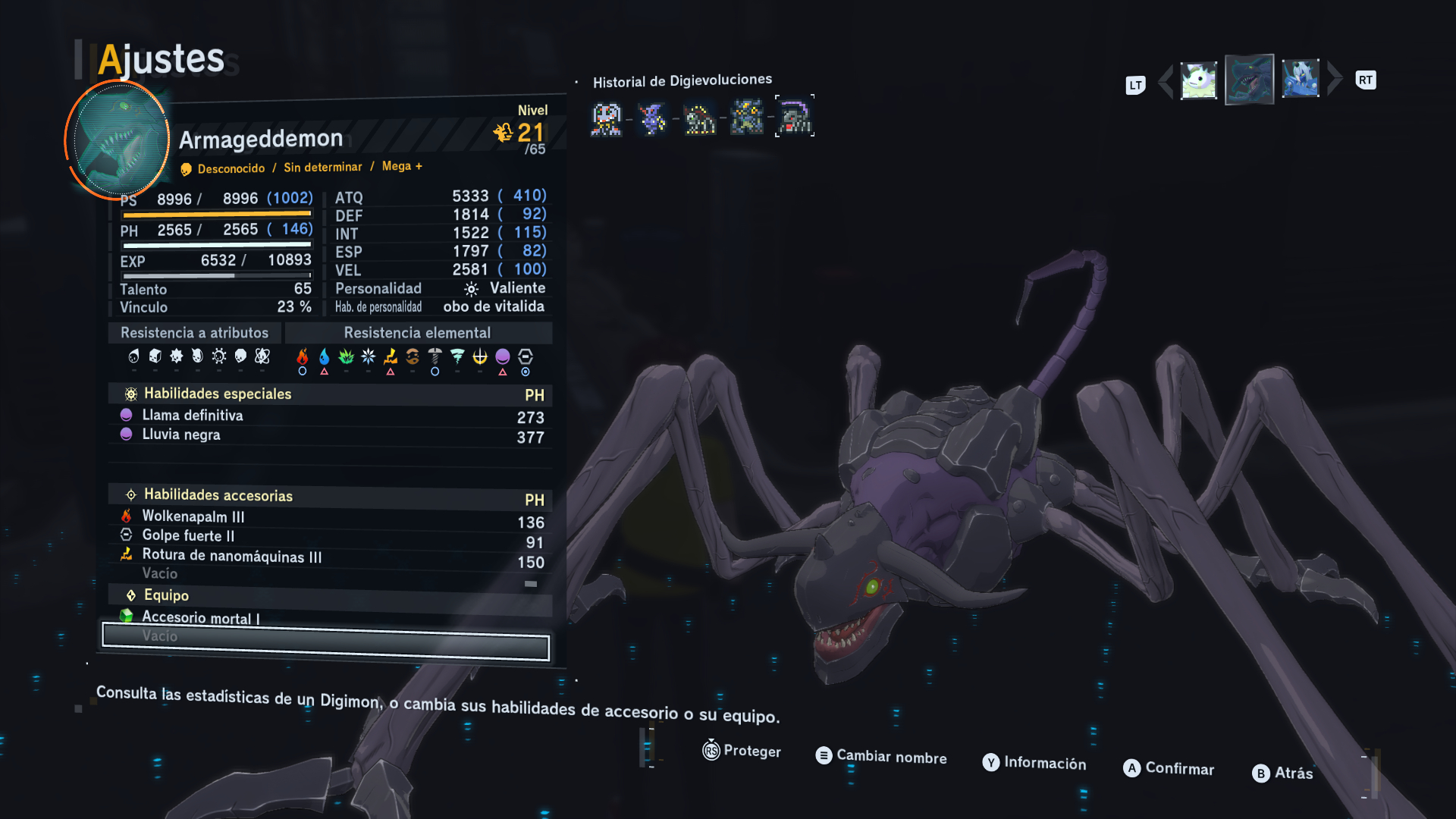Click the Armageddemon round portrait
Viewport: 1456px width, 819px height.
pos(118,140)
